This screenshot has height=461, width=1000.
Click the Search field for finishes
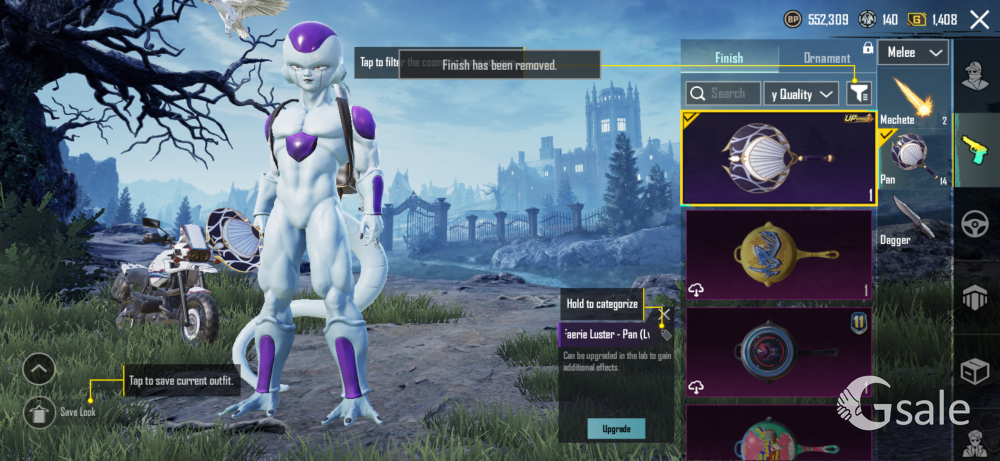click(x=723, y=93)
